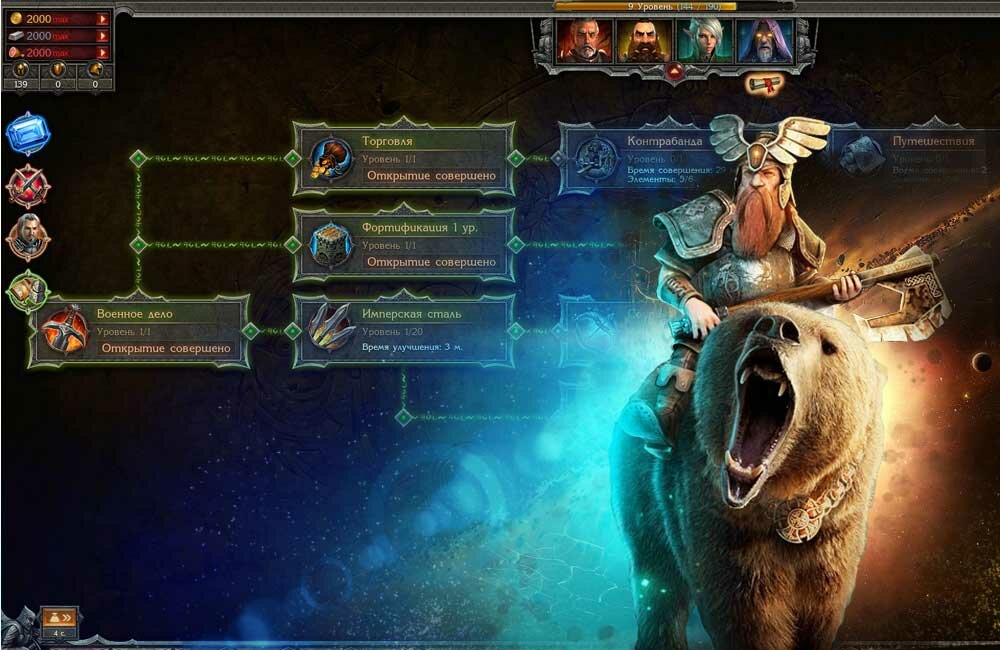Open the armored commander portrait icon

coord(27,238)
